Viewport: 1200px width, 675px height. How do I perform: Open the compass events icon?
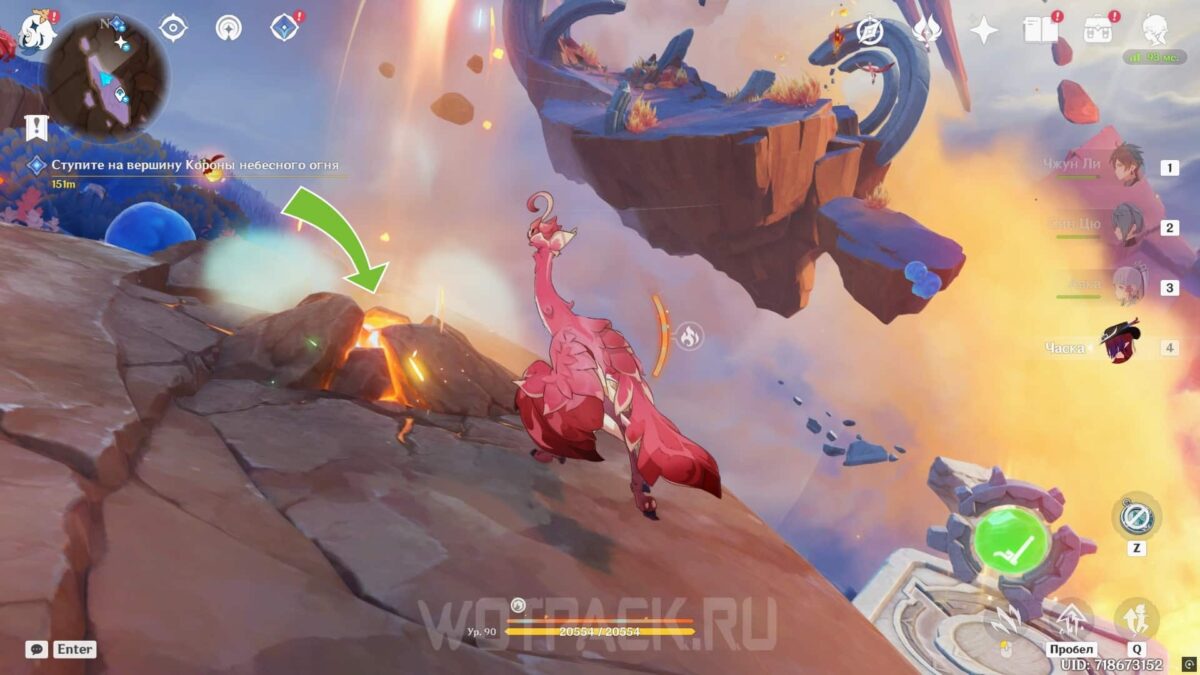[x=870, y=30]
